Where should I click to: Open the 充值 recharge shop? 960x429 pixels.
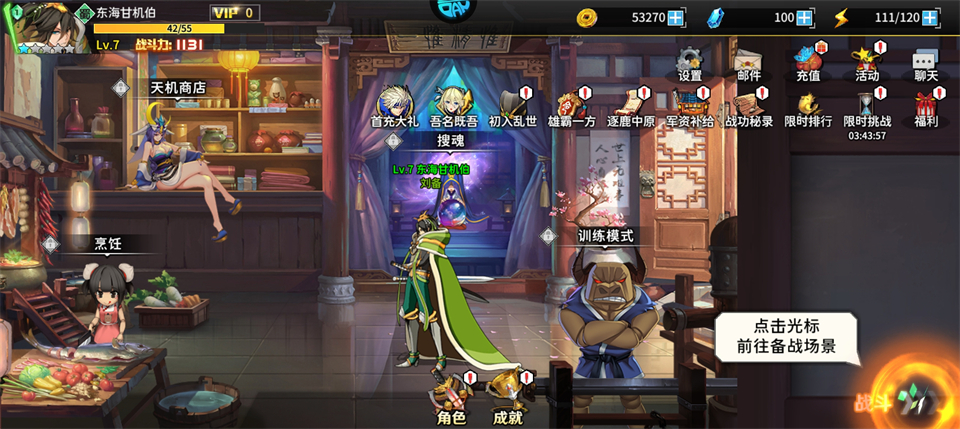click(808, 62)
